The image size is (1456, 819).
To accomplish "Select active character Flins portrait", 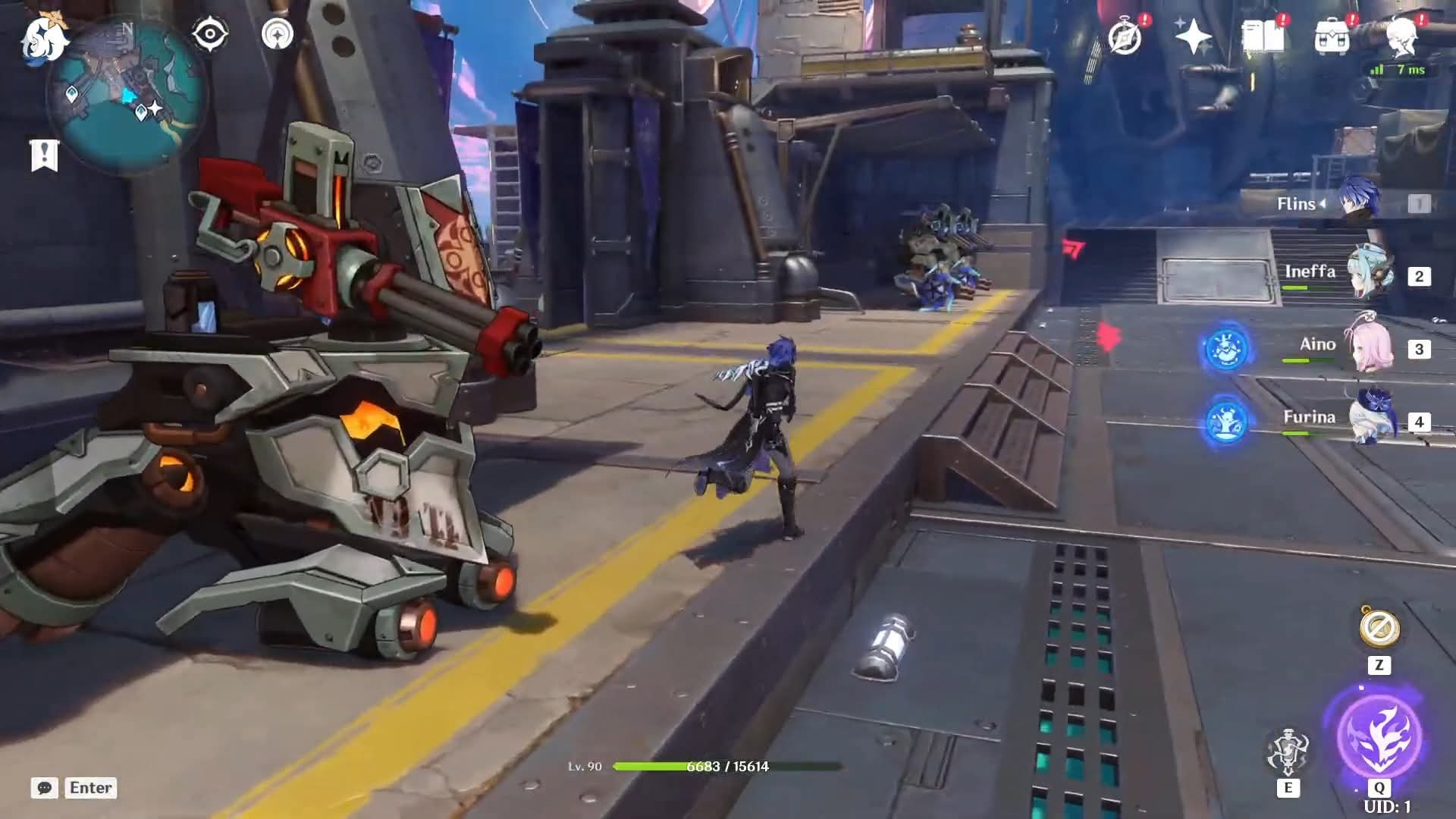I will point(1357,200).
